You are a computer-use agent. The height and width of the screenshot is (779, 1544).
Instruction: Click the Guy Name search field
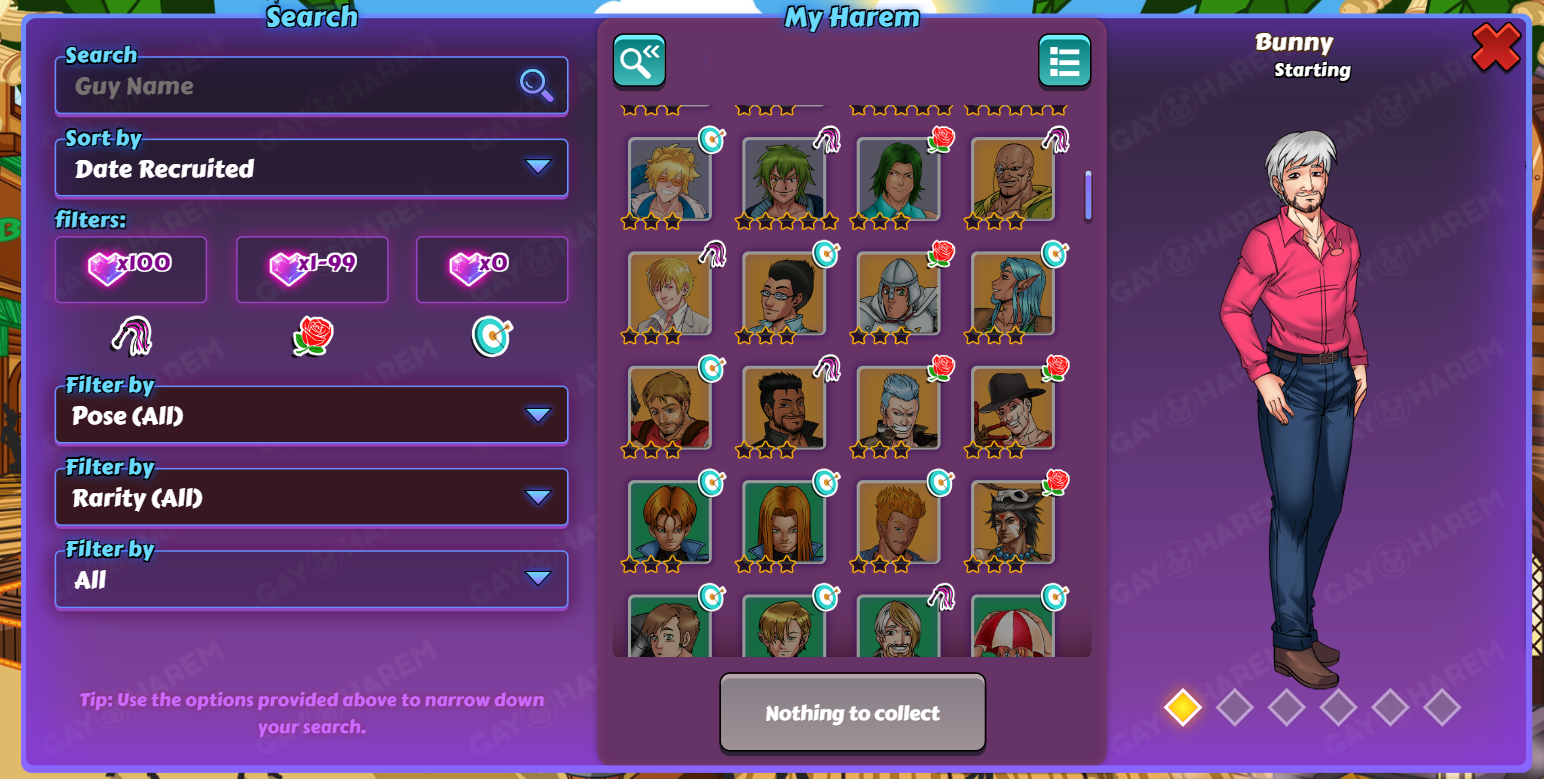pyautogui.click(x=295, y=86)
